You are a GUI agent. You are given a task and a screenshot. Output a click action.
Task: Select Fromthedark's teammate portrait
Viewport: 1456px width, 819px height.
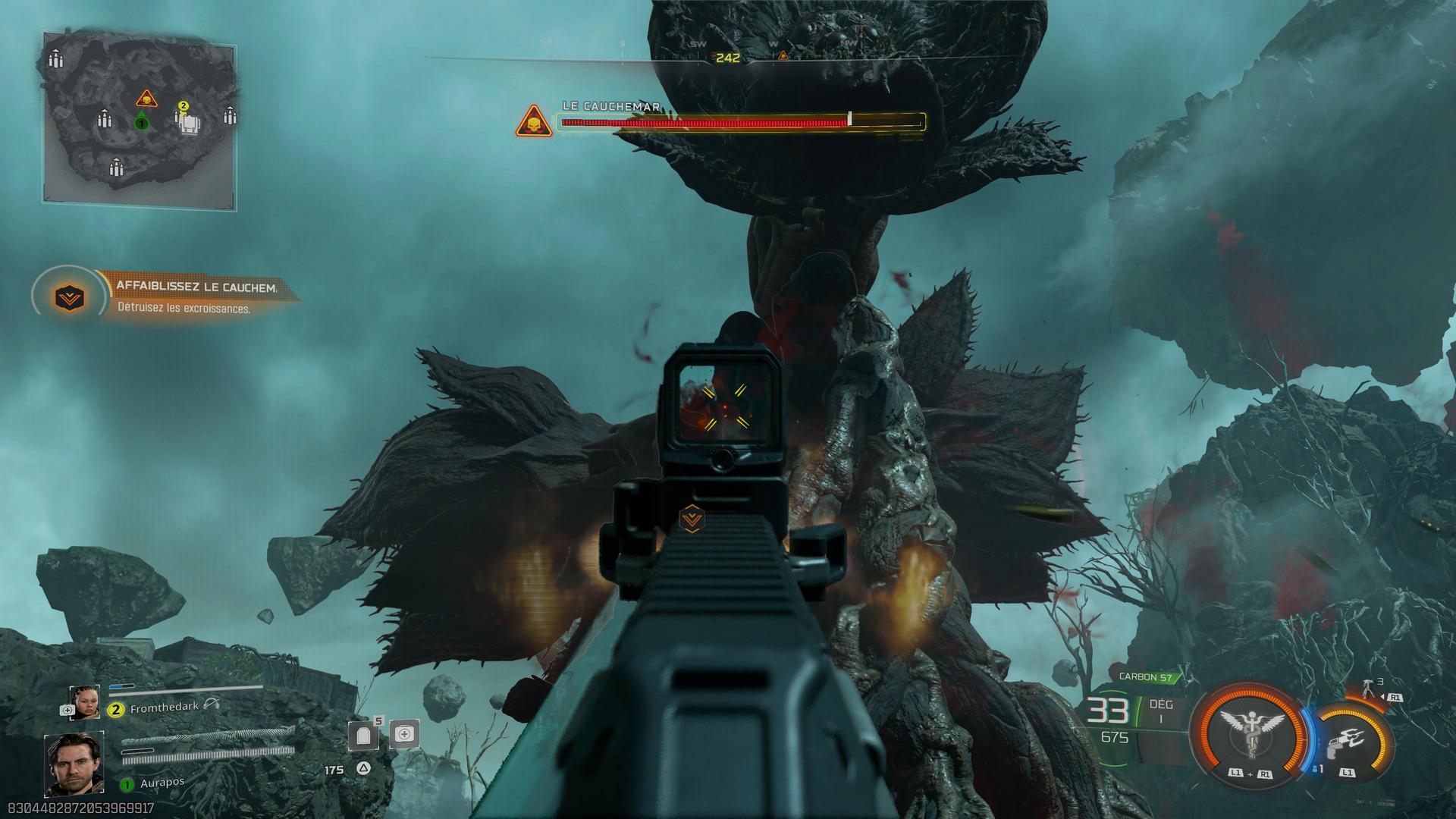(84, 701)
